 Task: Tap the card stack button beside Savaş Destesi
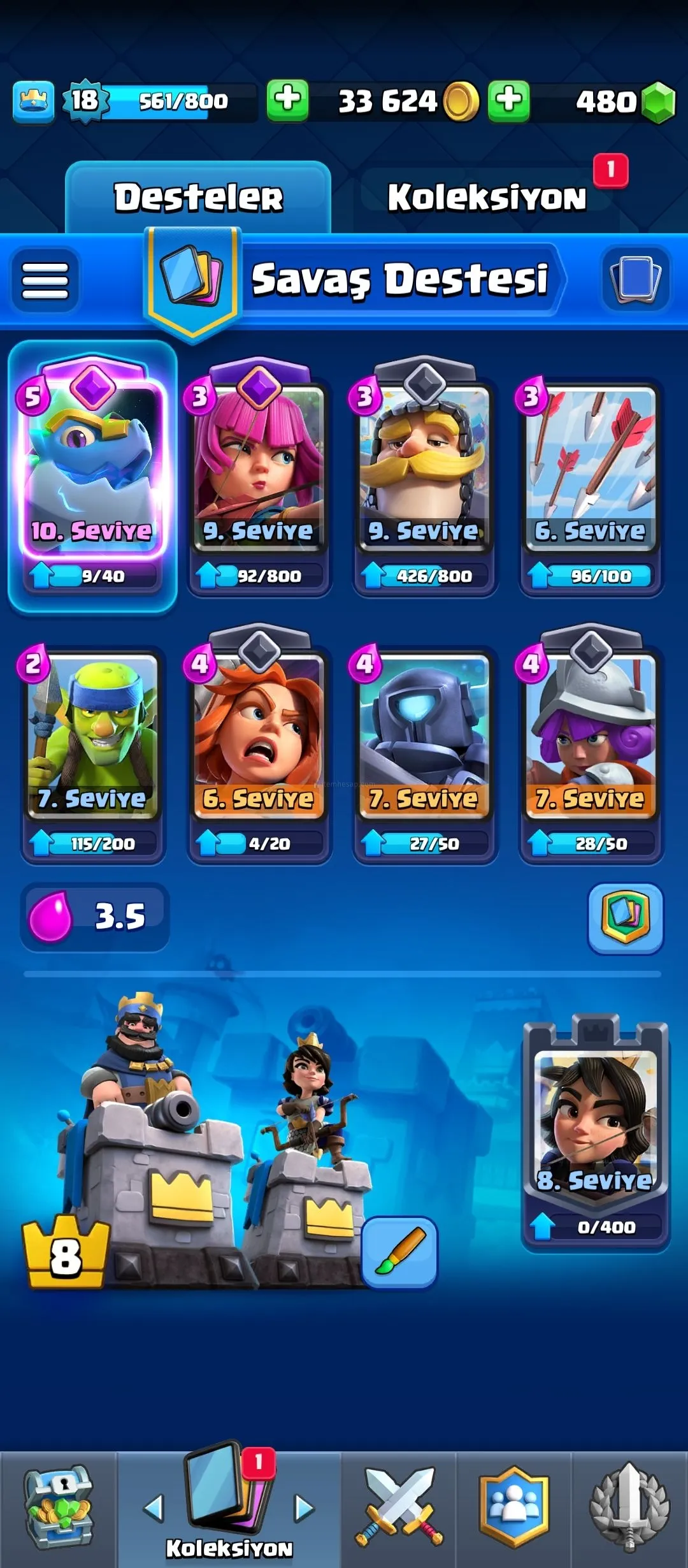tap(635, 279)
